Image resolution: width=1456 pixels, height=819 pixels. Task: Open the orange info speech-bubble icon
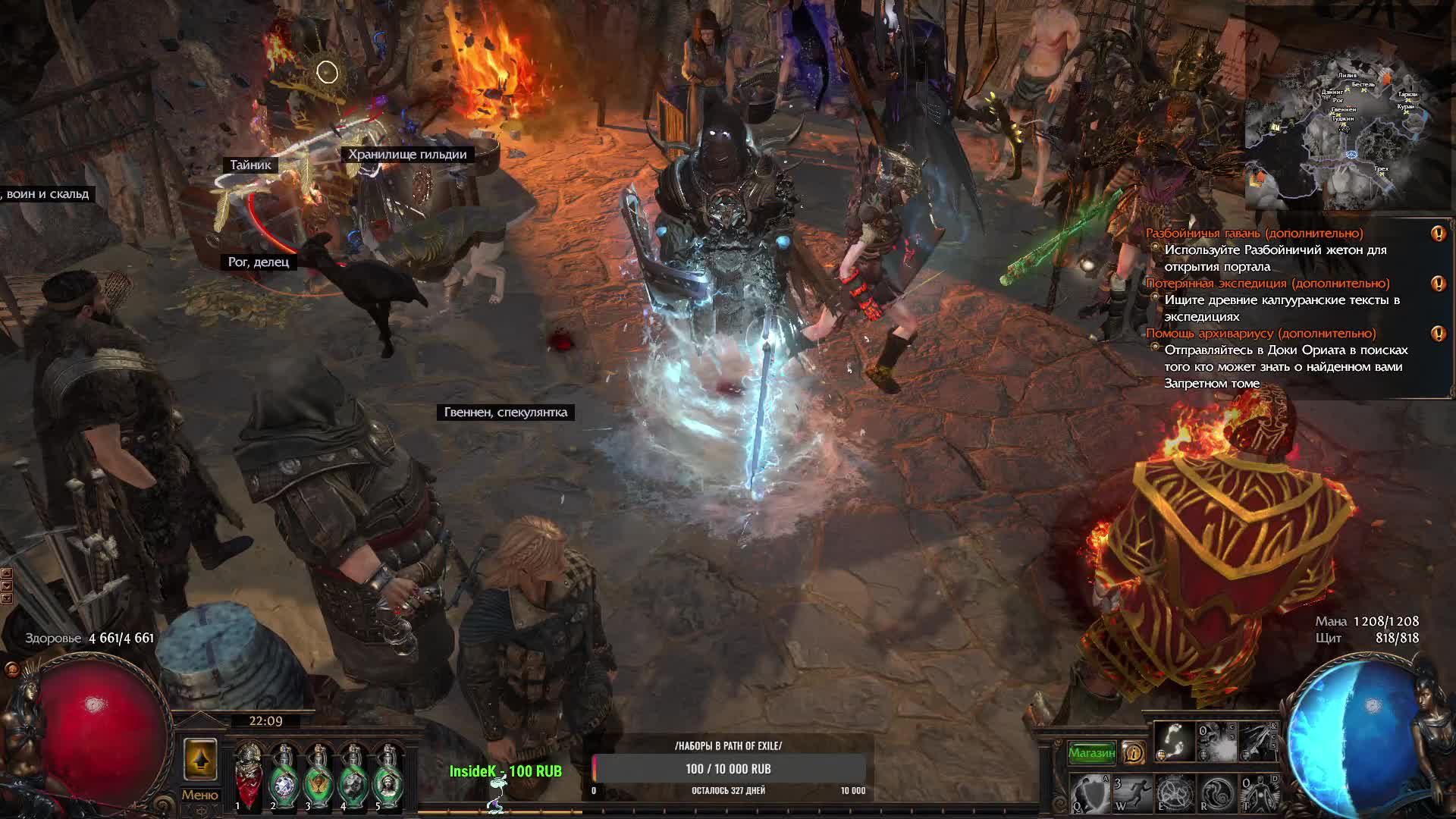tap(1134, 752)
